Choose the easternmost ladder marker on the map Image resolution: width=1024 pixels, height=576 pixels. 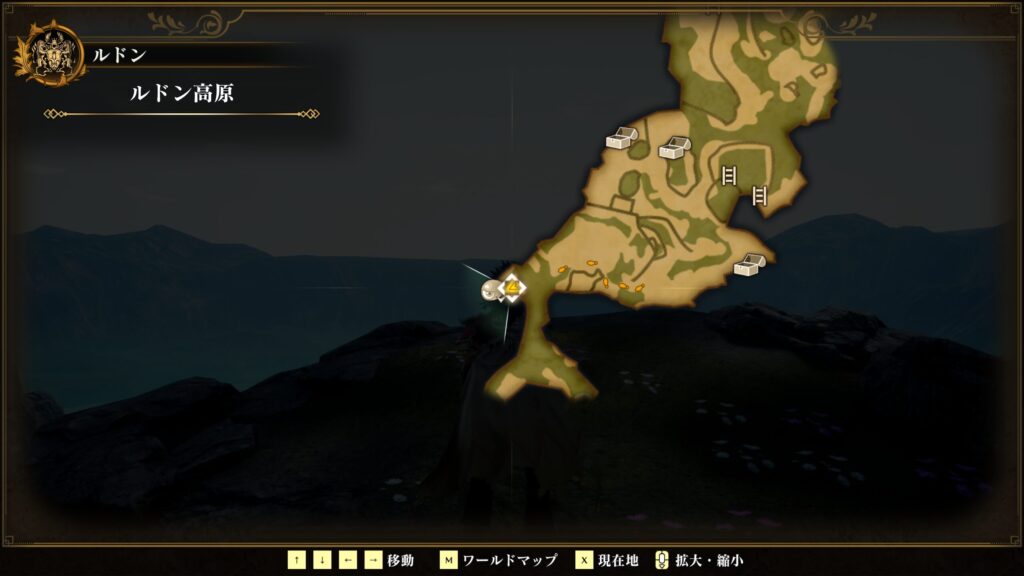tap(759, 196)
